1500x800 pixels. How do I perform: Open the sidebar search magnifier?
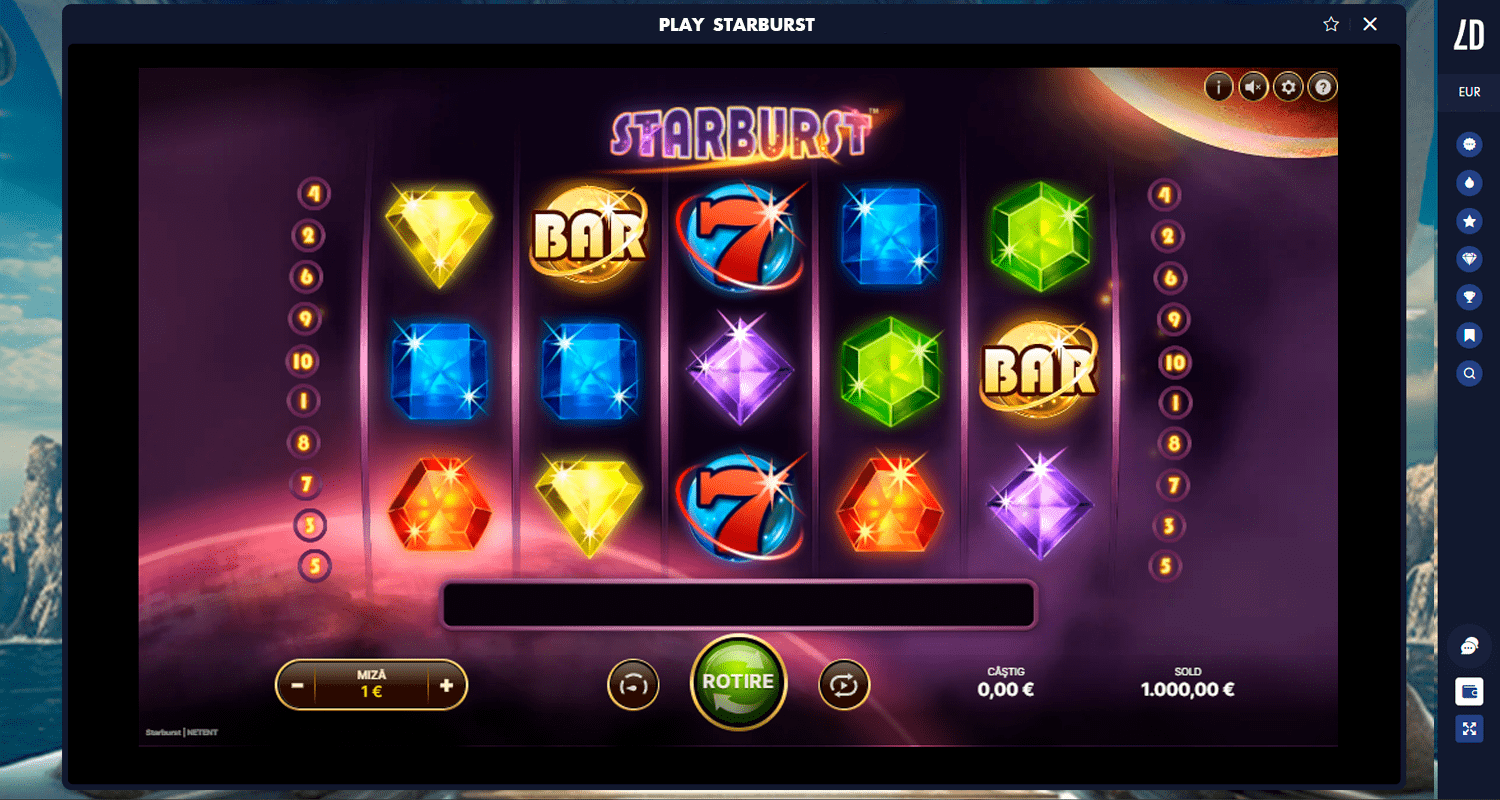1469,374
